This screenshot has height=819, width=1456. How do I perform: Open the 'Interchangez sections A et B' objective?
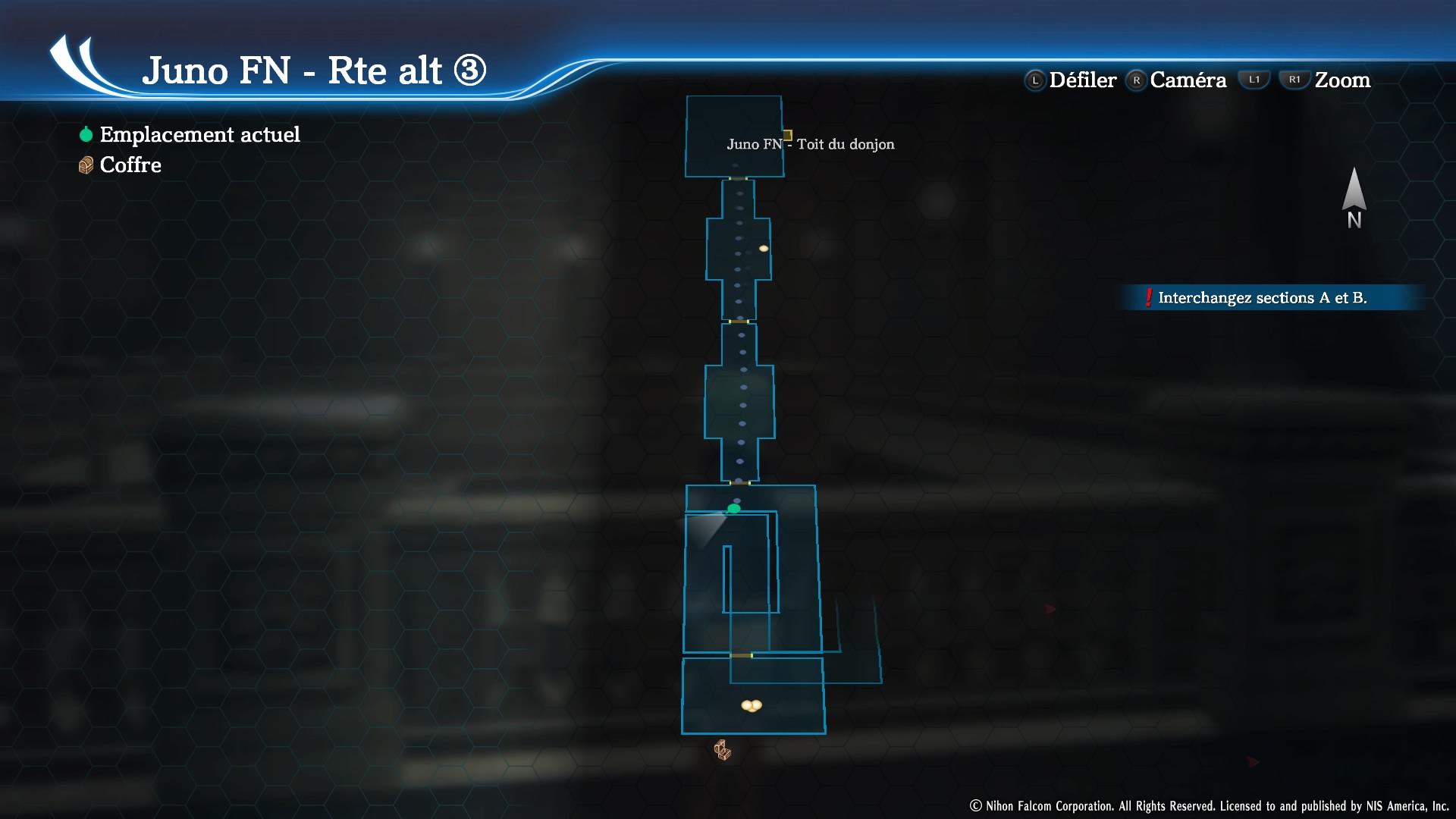[x=1261, y=298]
